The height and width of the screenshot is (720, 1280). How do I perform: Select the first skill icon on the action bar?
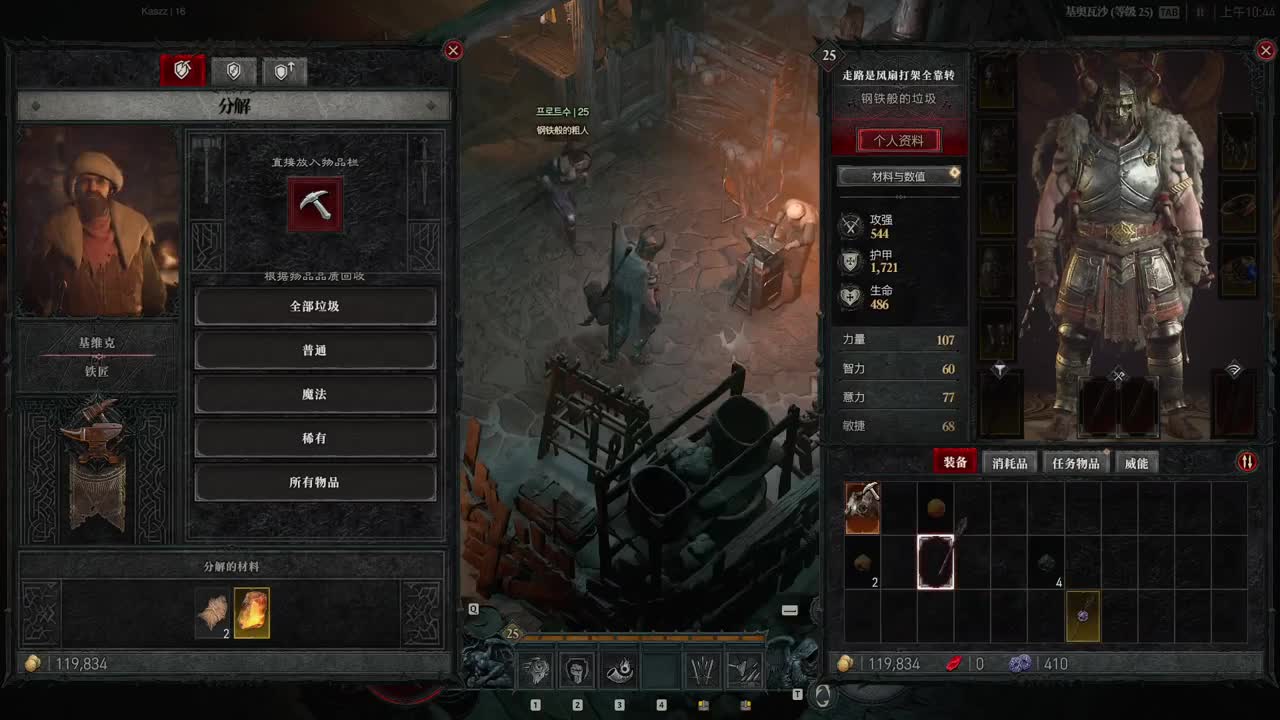[536, 670]
